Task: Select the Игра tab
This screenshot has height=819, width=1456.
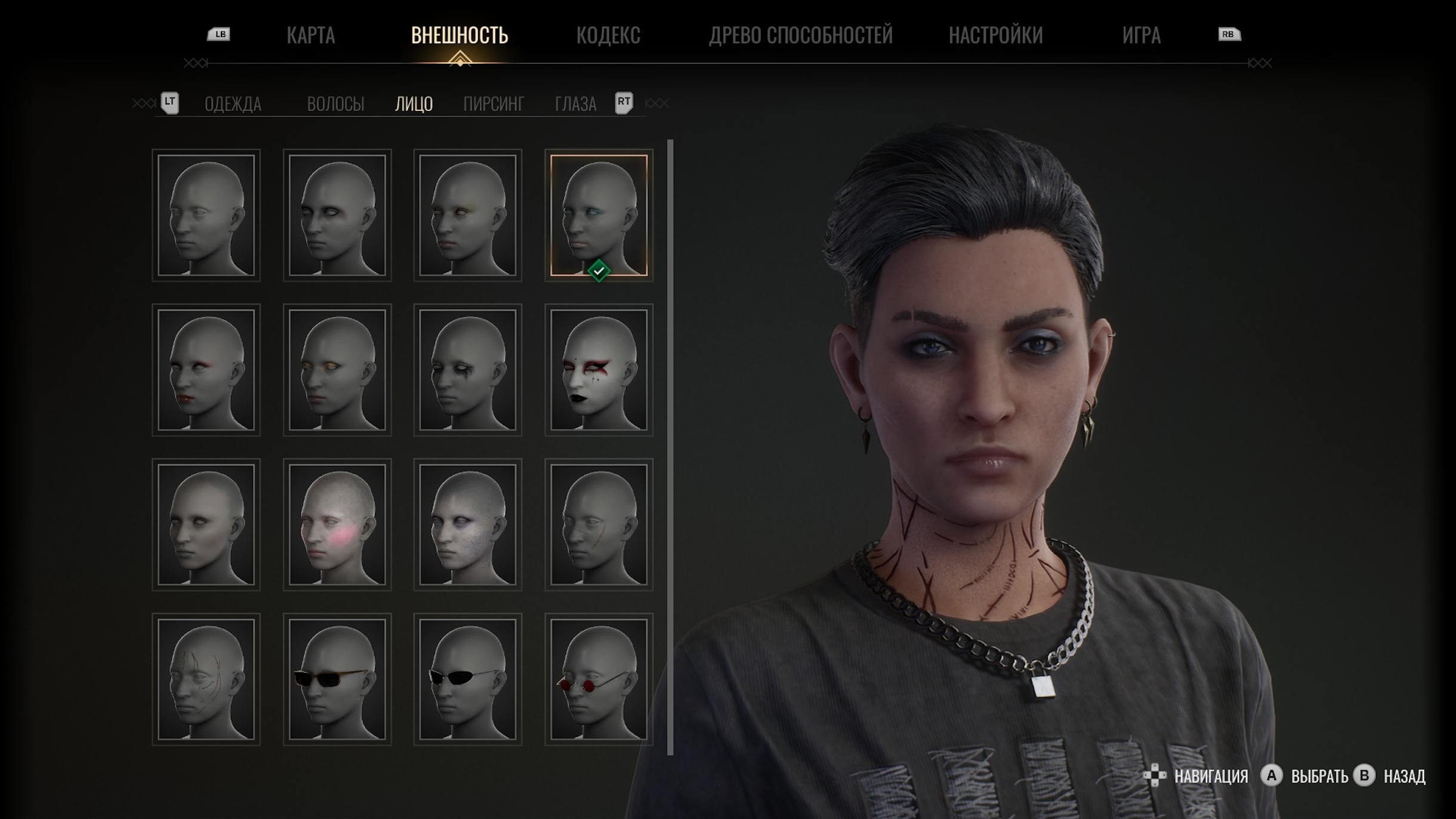Action: tap(1141, 35)
